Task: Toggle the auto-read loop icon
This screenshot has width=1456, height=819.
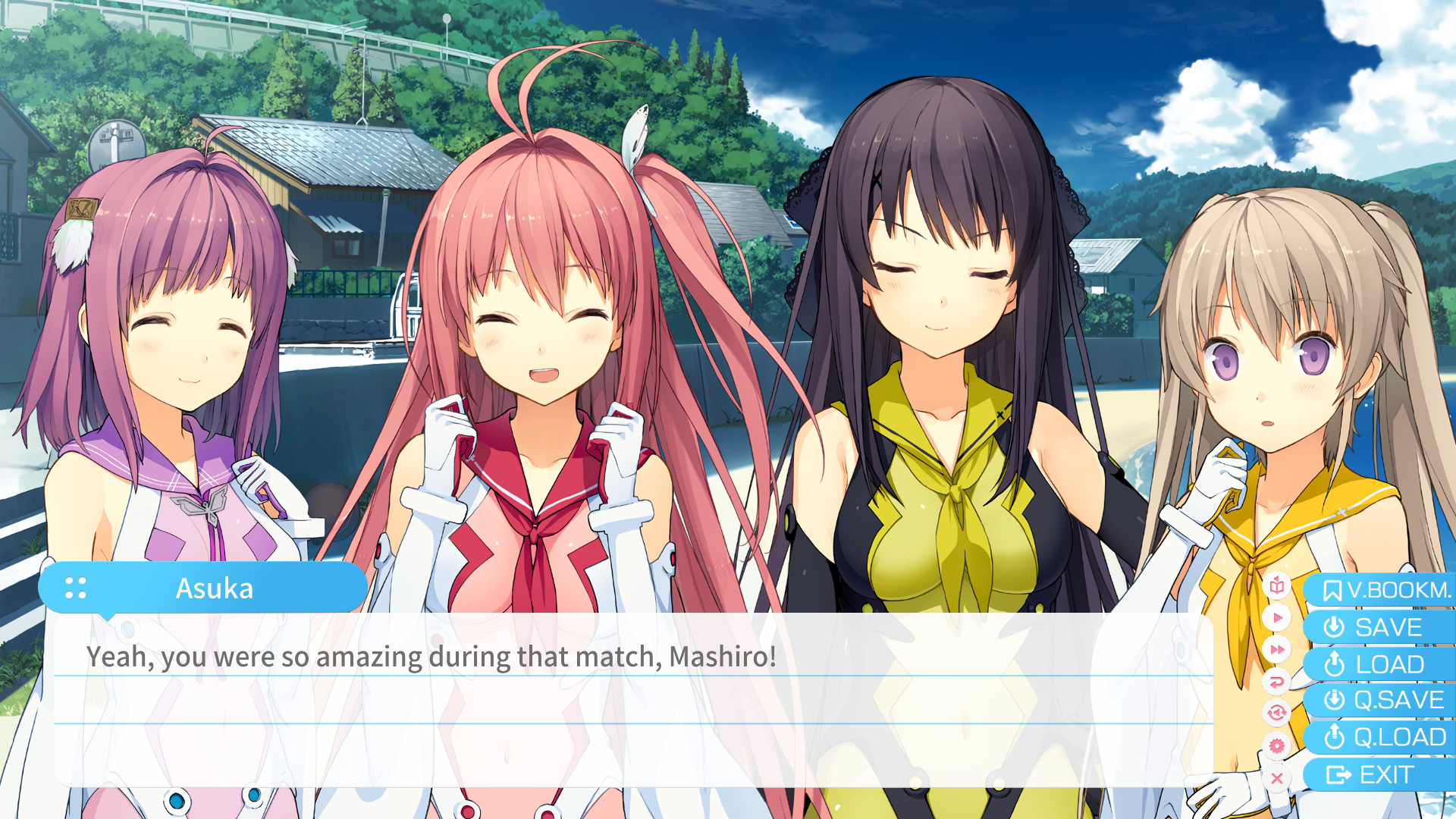Action: [1277, 711]
